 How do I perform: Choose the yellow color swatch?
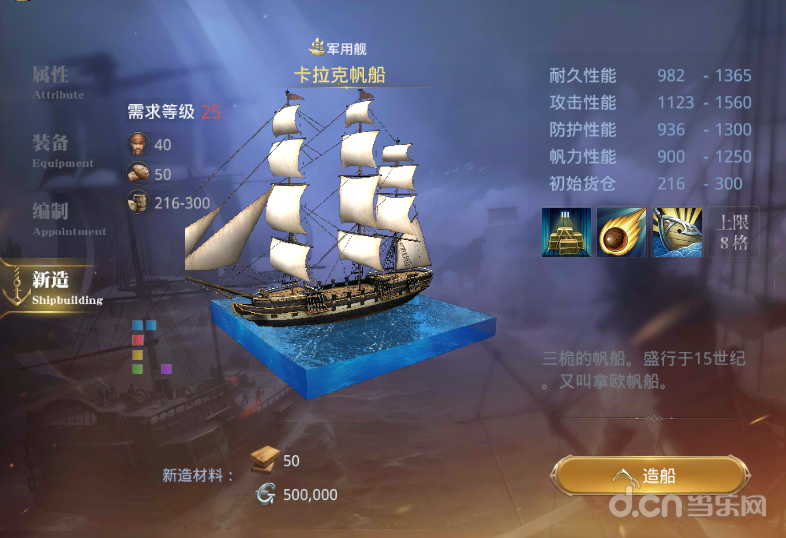pos(138,354)
